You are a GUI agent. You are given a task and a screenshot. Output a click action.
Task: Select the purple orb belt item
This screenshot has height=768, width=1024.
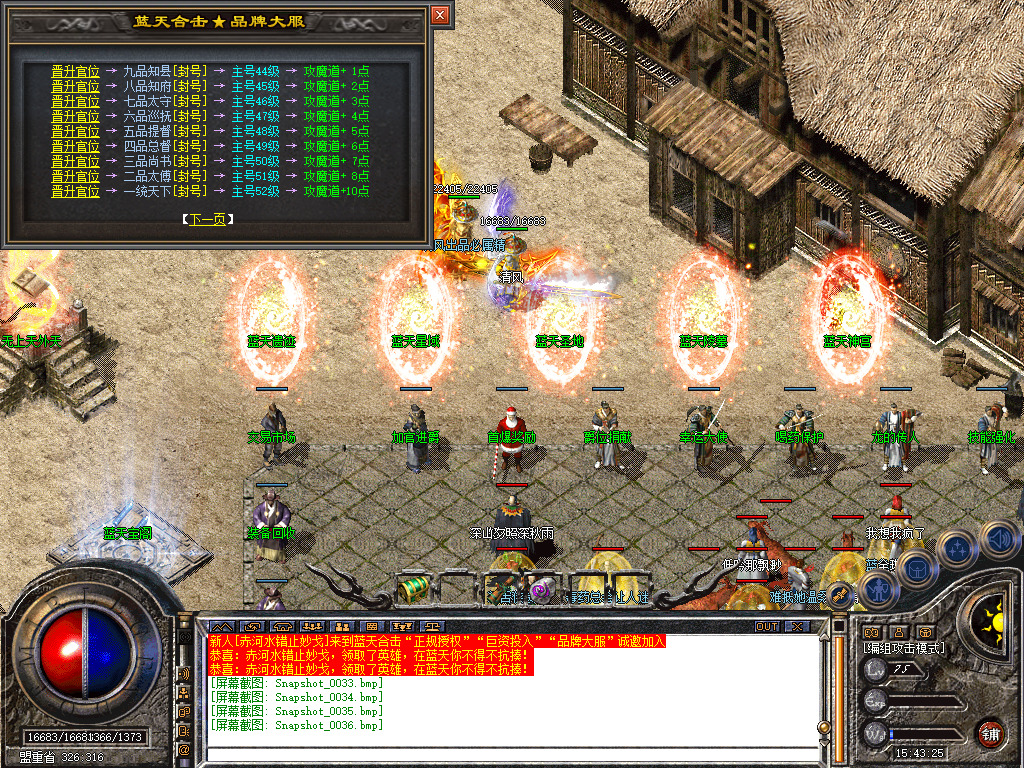(x=542, y=590)
